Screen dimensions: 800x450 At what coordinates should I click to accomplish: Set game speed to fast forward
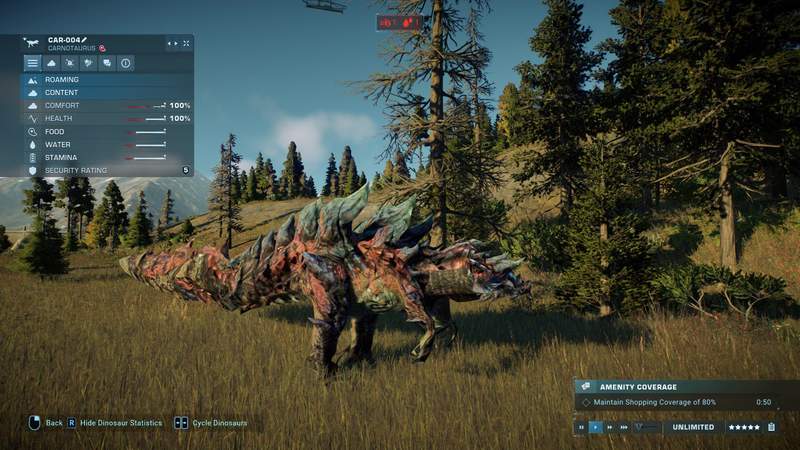point(609,427)
